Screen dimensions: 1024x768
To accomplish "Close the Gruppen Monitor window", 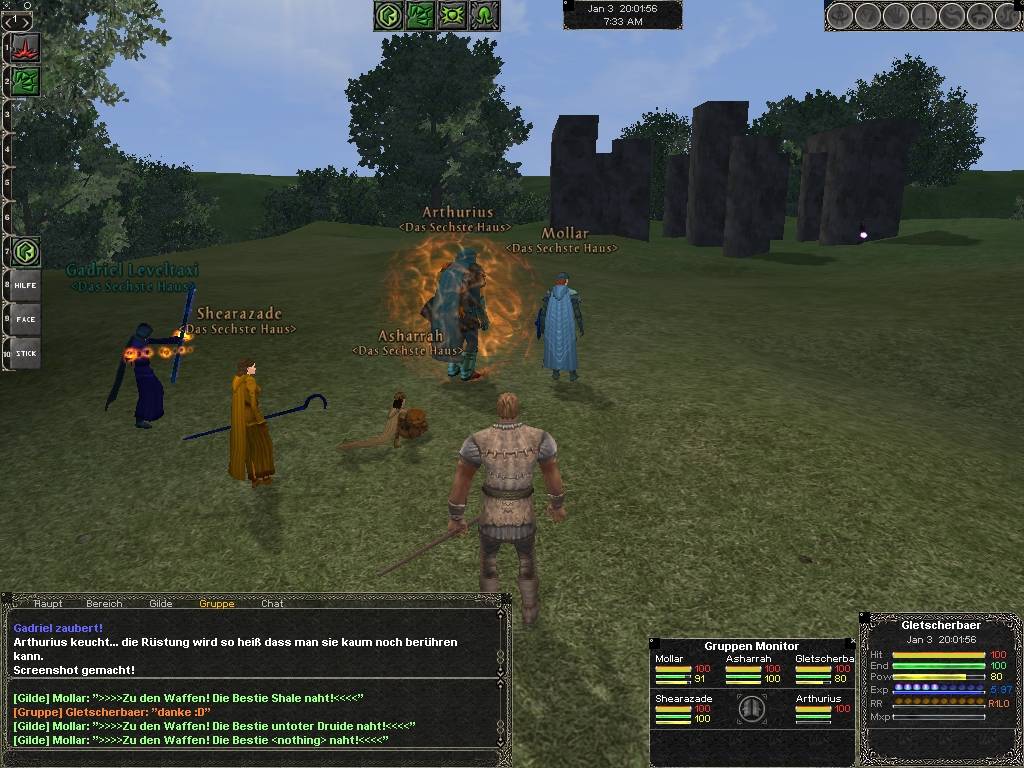I will [x=852, y=643].
